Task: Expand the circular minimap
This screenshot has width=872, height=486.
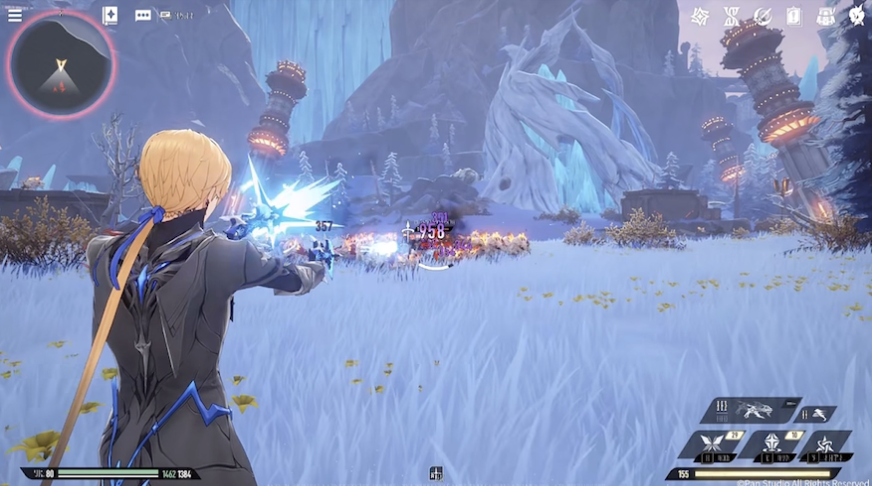Action: click(62, 63)
